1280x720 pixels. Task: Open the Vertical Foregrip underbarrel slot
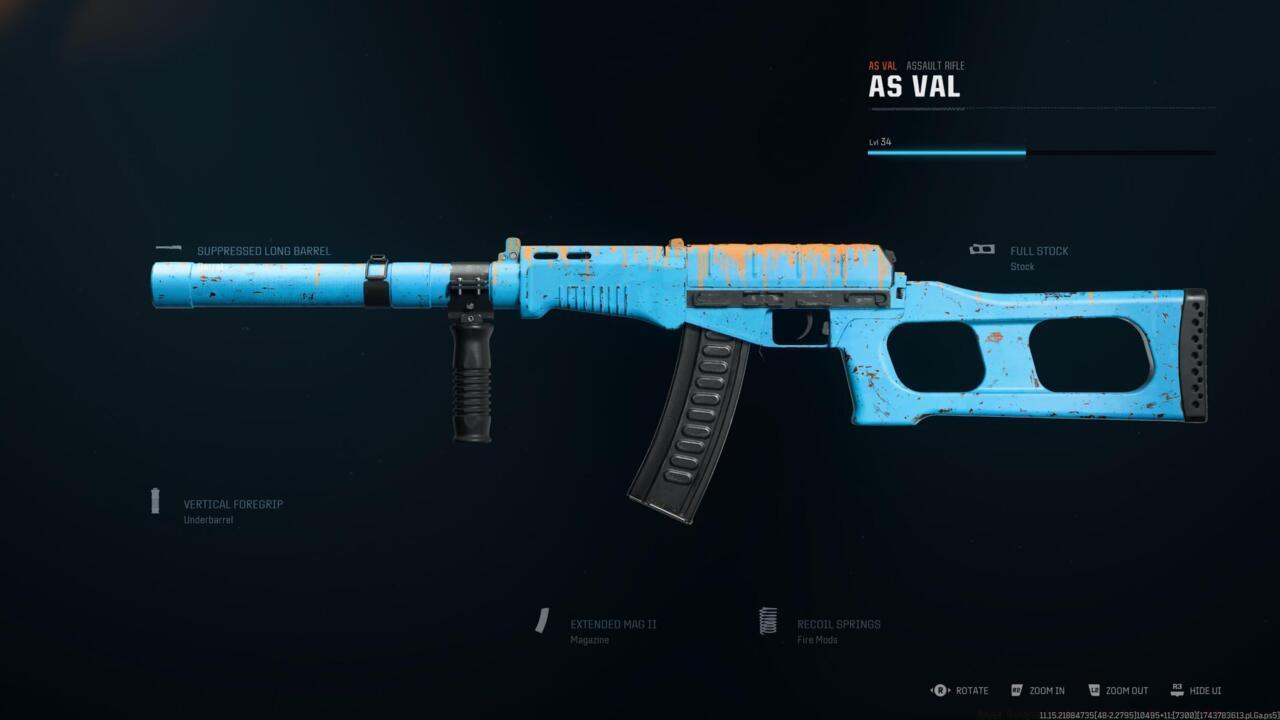232,505
